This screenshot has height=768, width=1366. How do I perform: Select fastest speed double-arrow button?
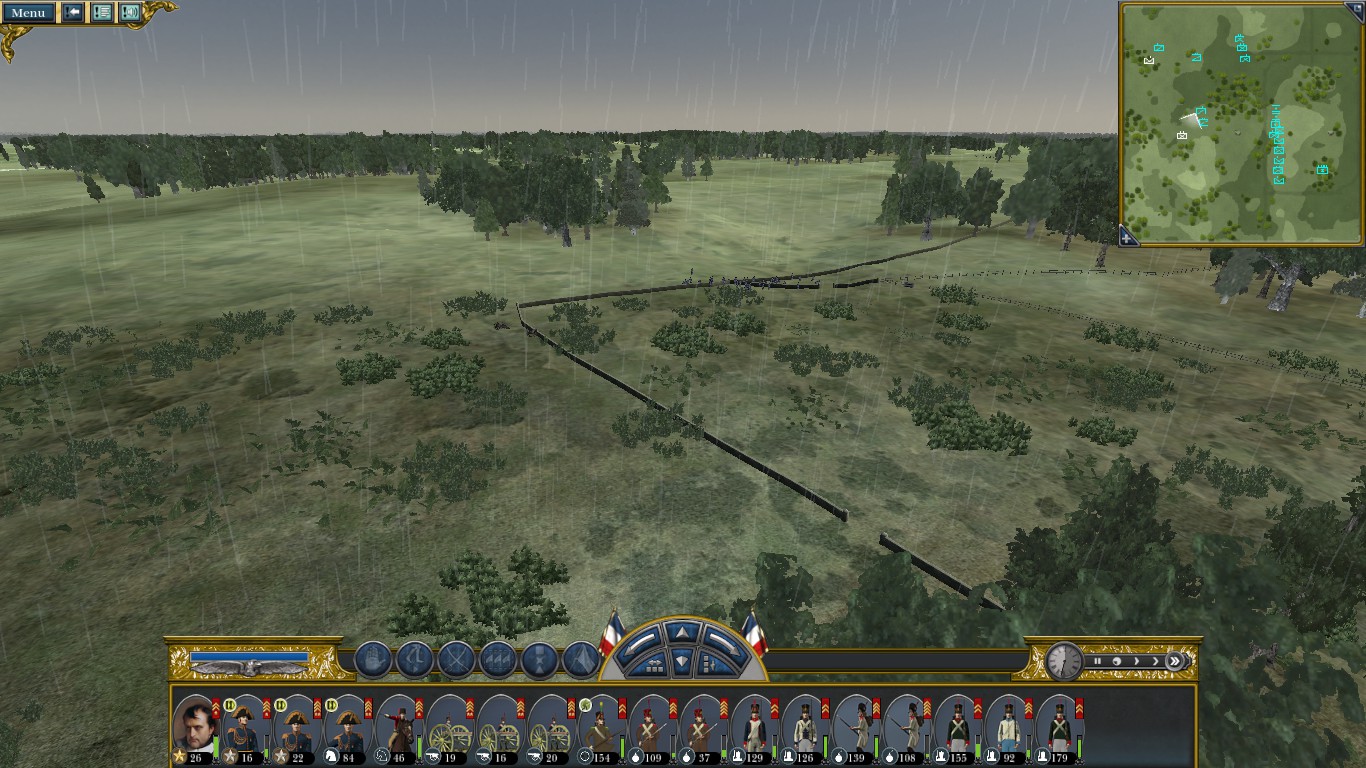pos(1176,661)
